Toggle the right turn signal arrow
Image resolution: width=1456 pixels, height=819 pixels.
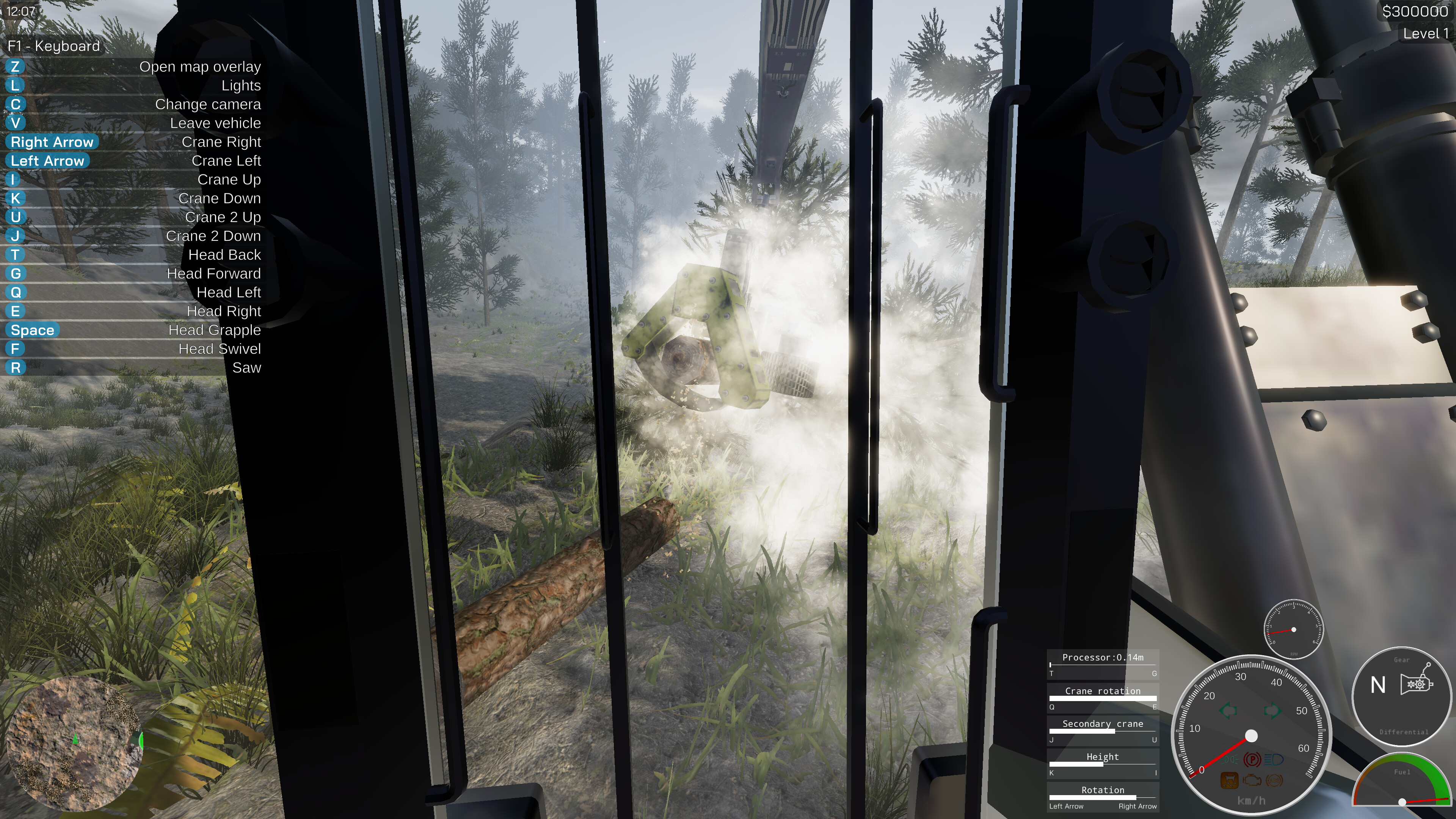tap(1274, 711)
